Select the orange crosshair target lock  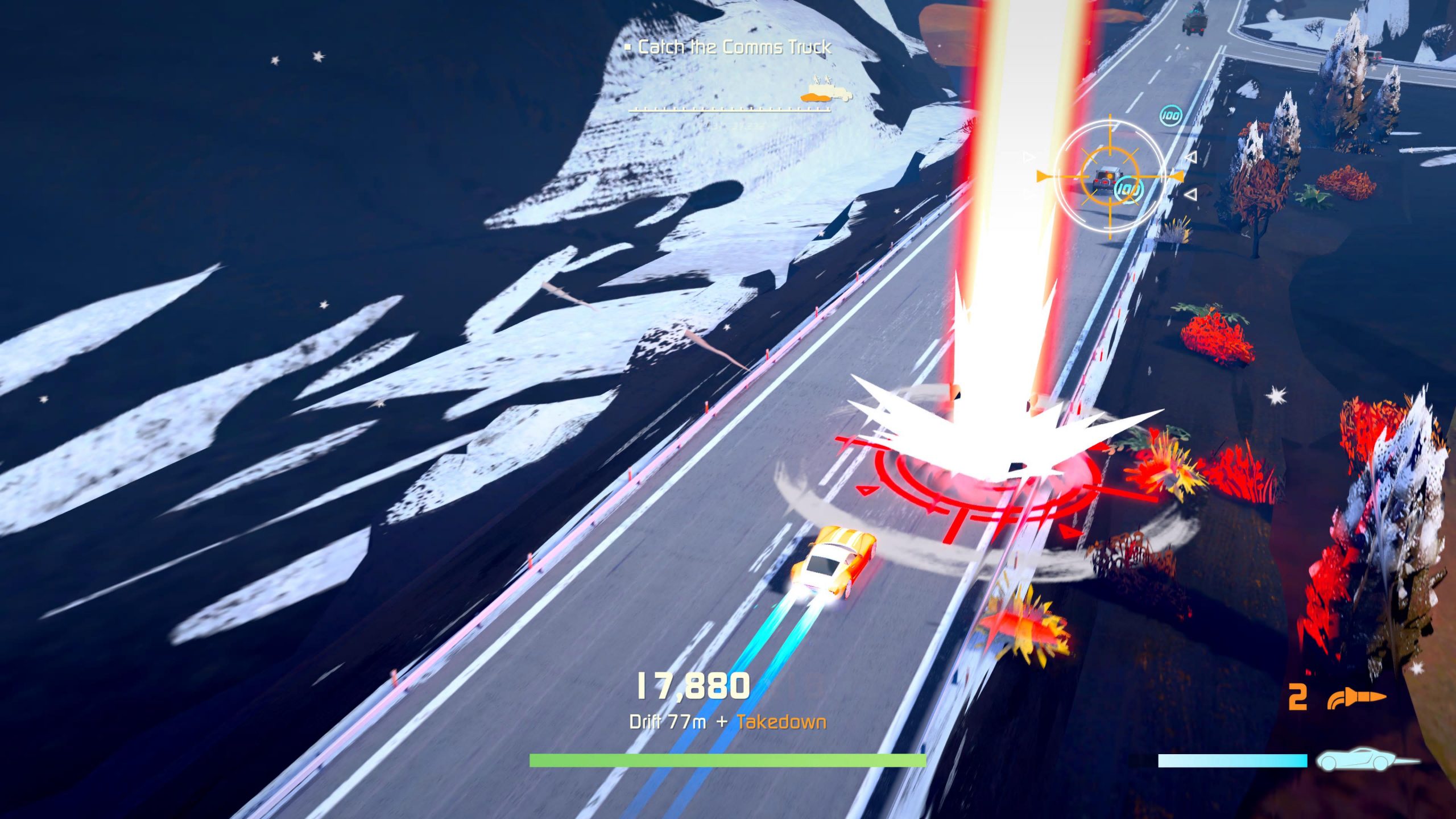(x=1109, y=176)
